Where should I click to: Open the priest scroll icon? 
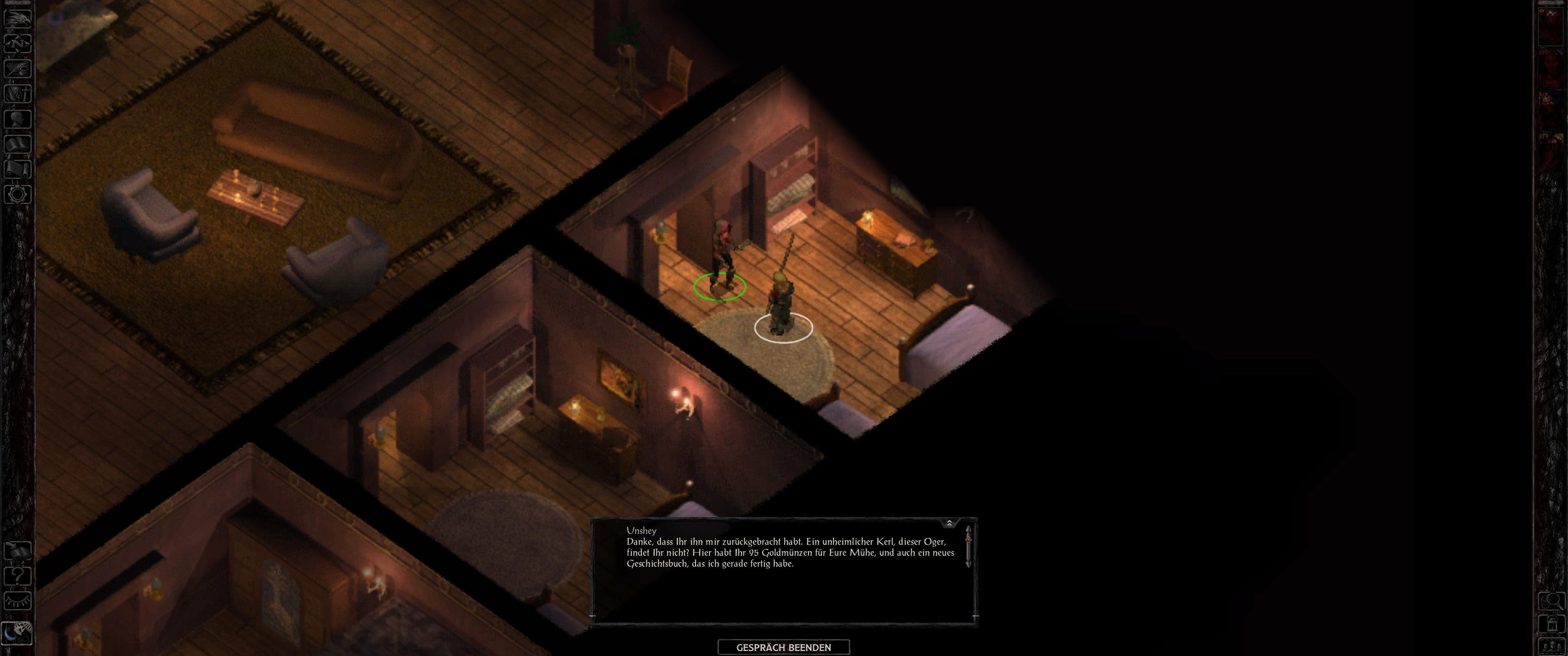pyautogui.click(x=18, y=169)
